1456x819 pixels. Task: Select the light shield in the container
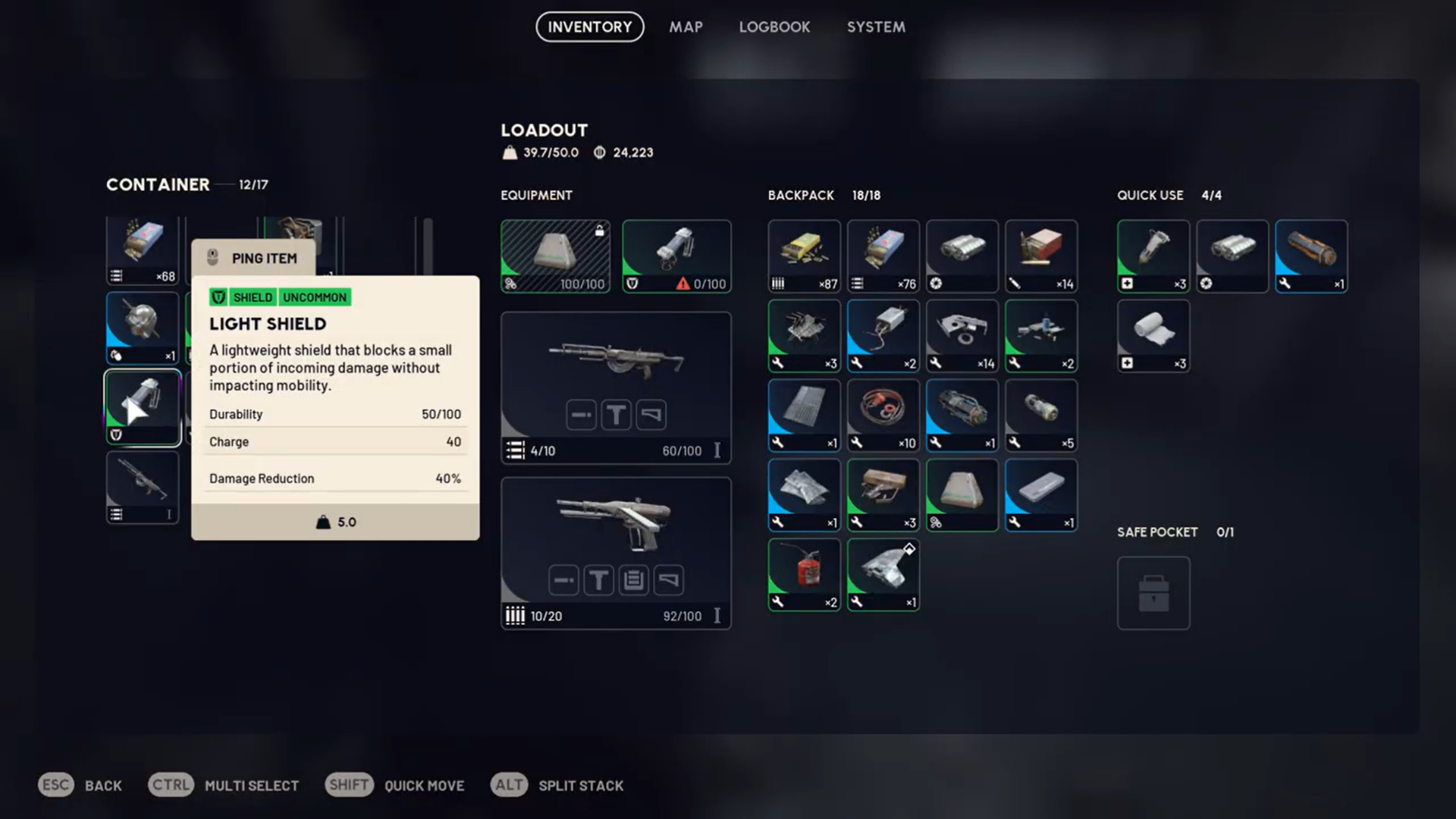pyautogui.click(x=143, y=407)
